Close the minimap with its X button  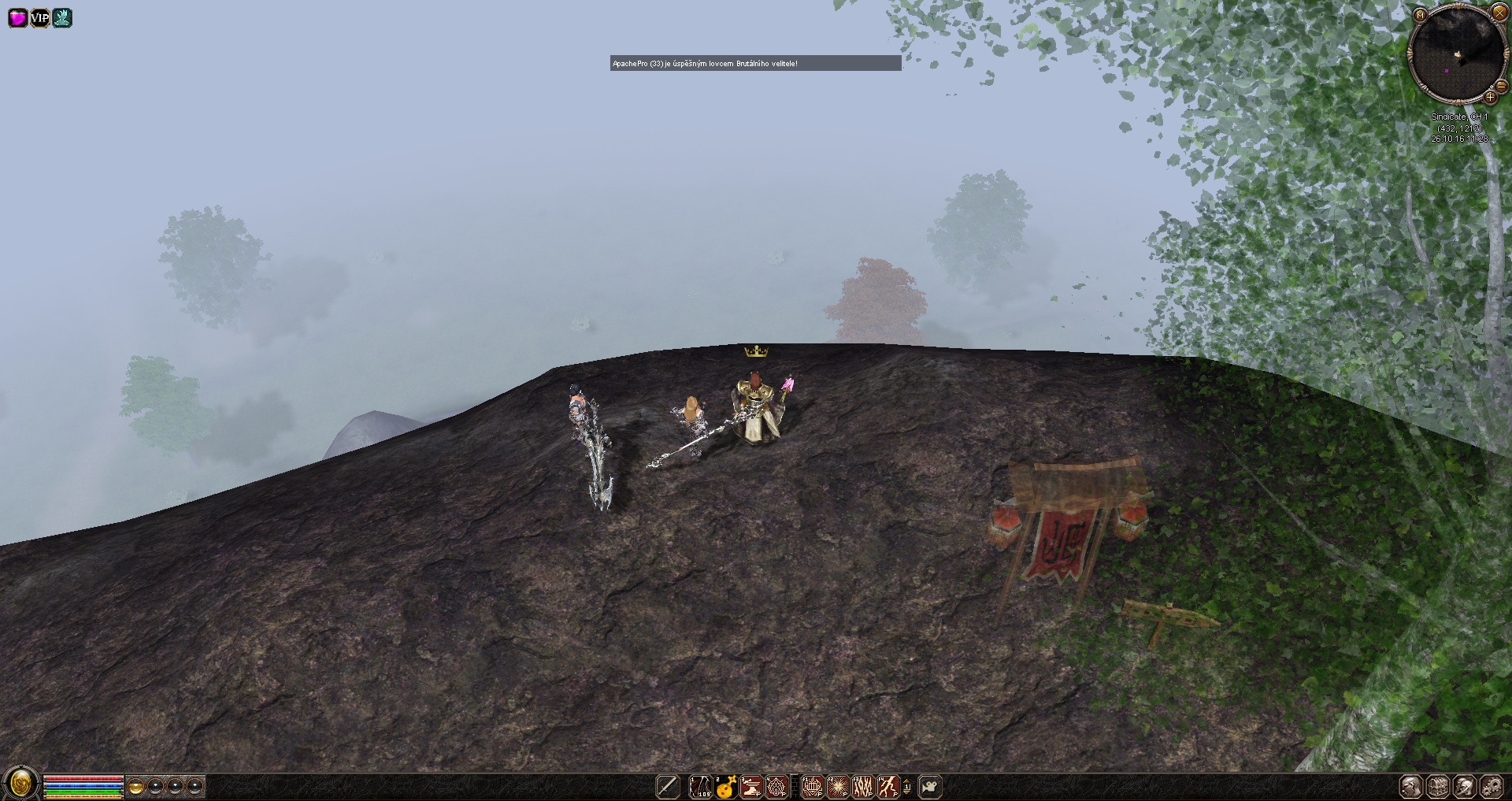tap(1499, 13)
